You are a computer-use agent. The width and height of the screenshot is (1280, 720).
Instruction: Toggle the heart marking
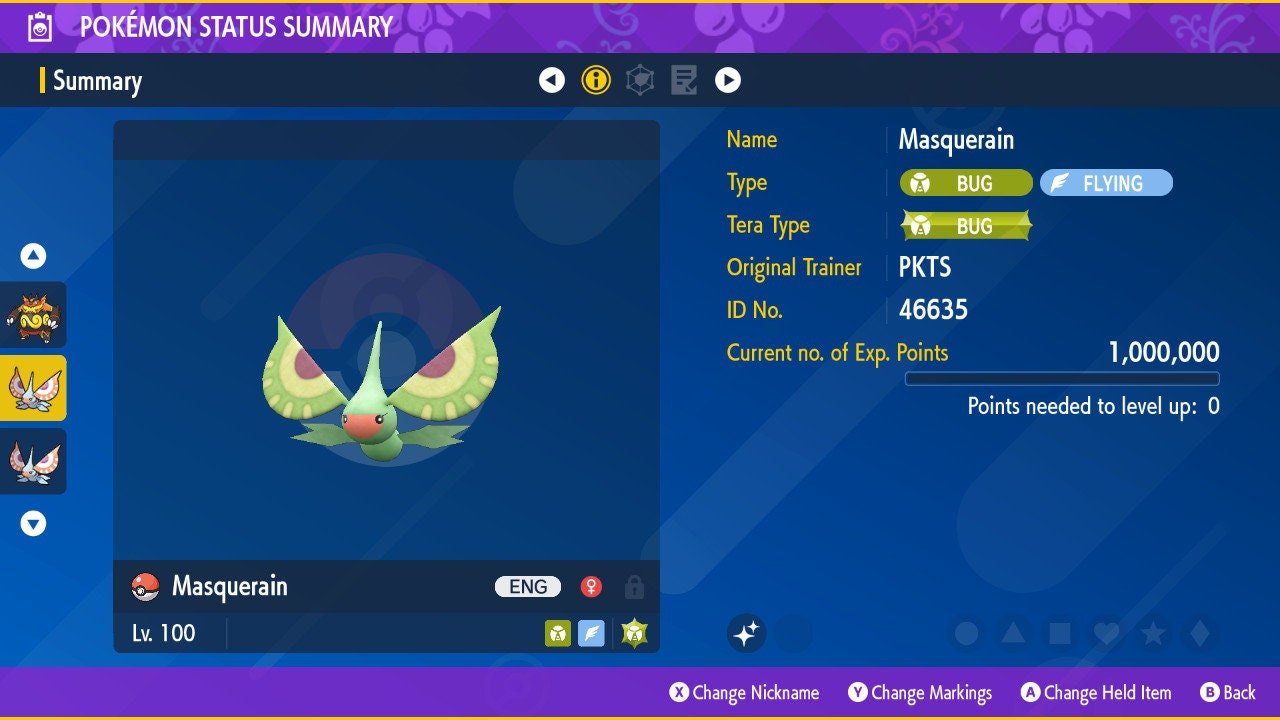click(x=1106, y=633)
